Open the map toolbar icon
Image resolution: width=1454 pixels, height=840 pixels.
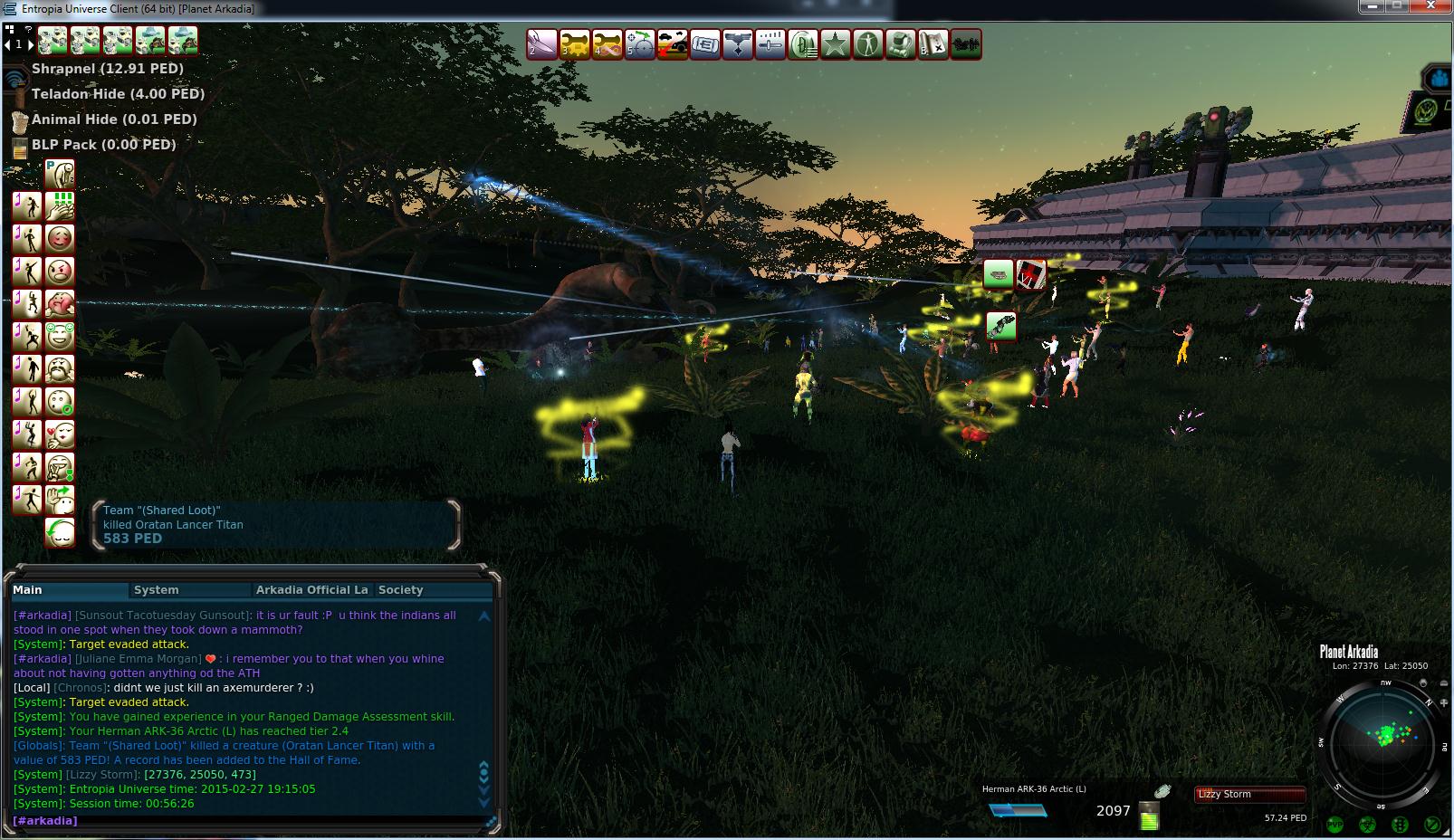pyautogui.click(x=933, y=44)
